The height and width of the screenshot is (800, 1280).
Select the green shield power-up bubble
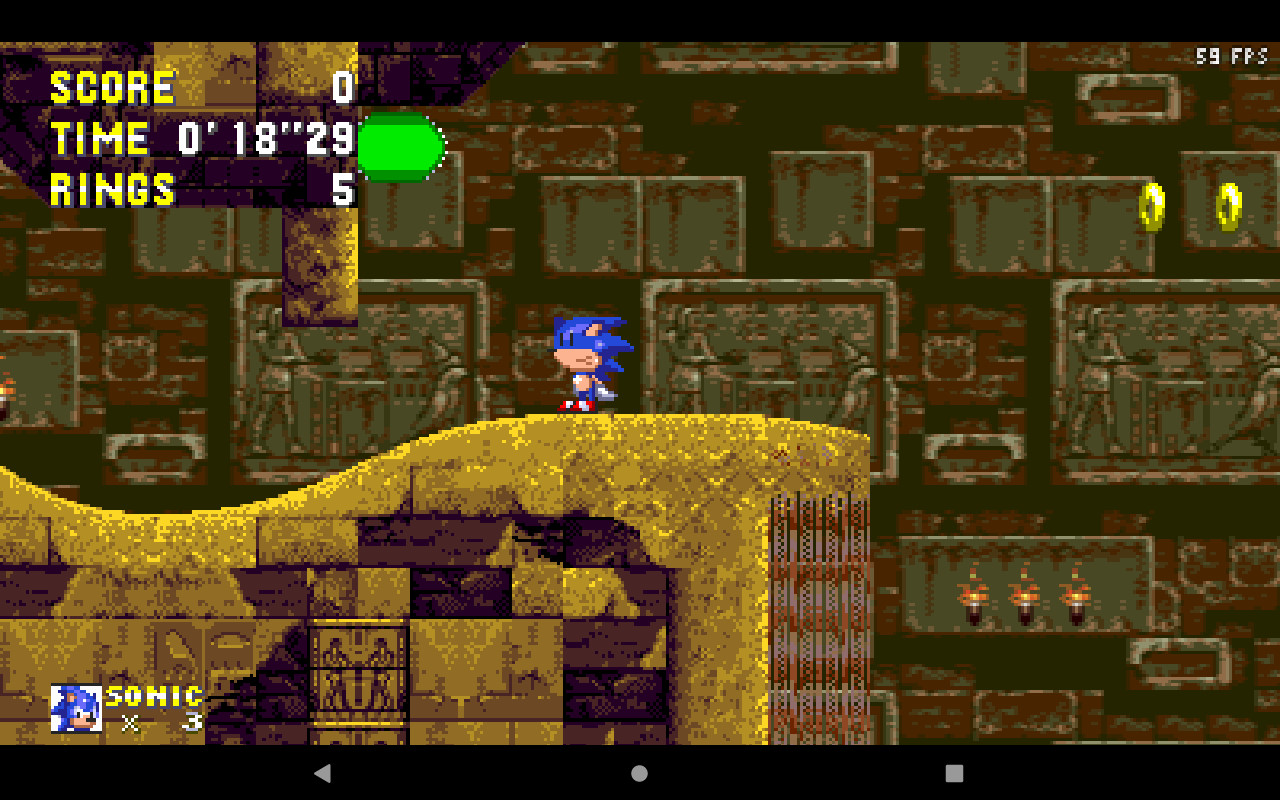400,148
